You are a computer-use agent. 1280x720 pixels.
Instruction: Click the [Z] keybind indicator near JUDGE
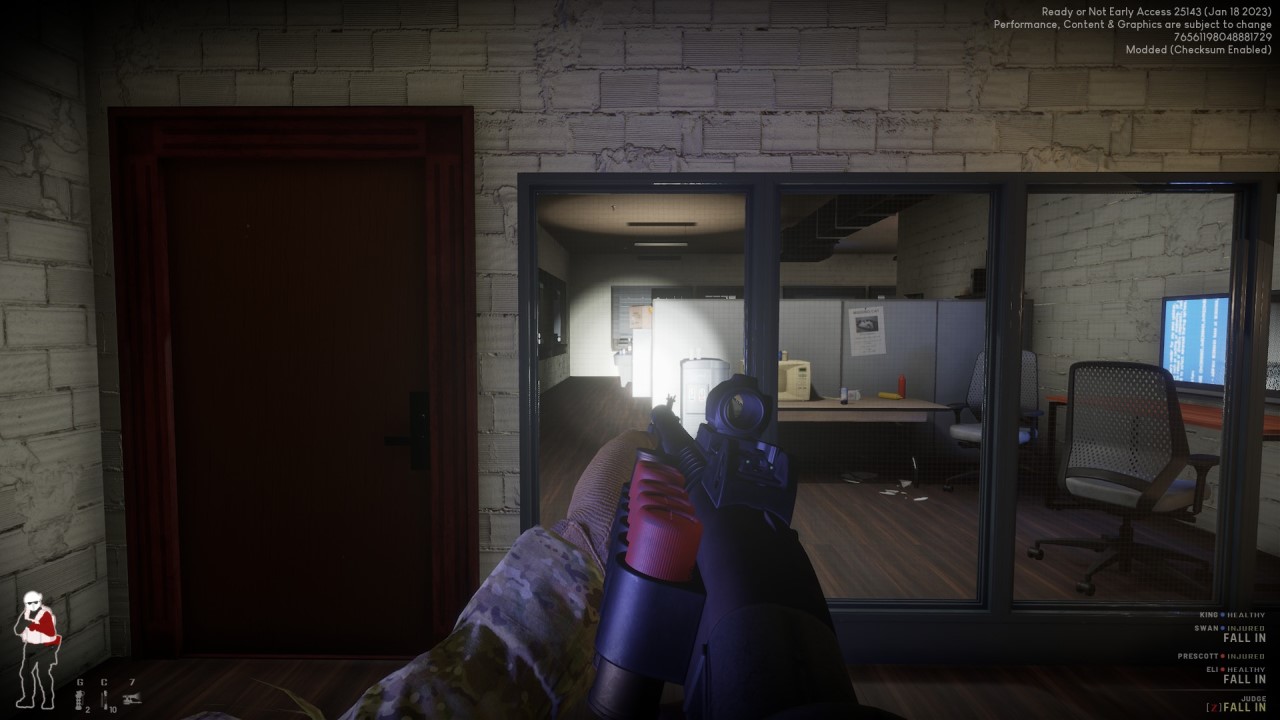click(x=1215, y=707)
